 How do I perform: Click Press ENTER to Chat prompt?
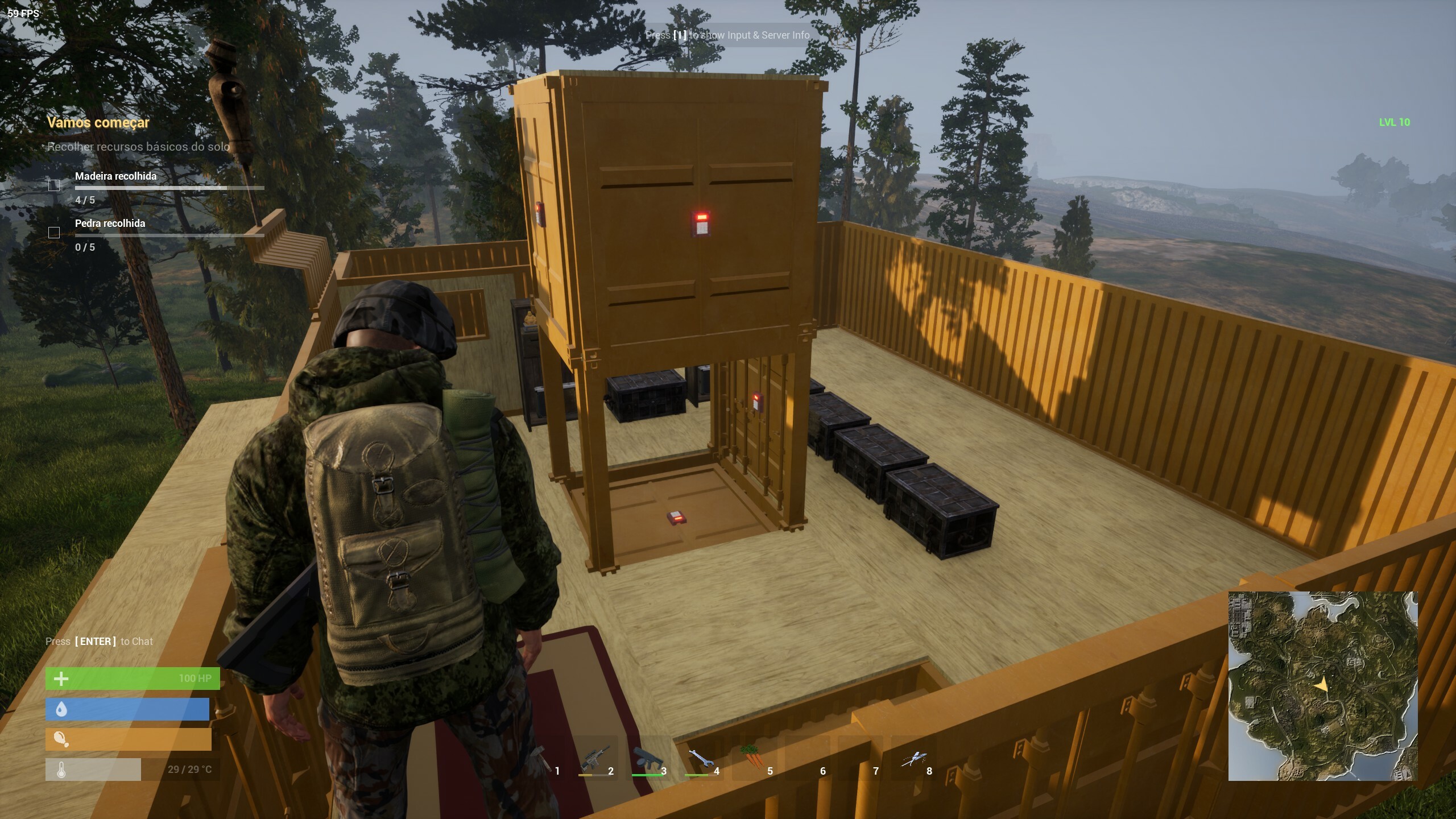click(98, 641)
